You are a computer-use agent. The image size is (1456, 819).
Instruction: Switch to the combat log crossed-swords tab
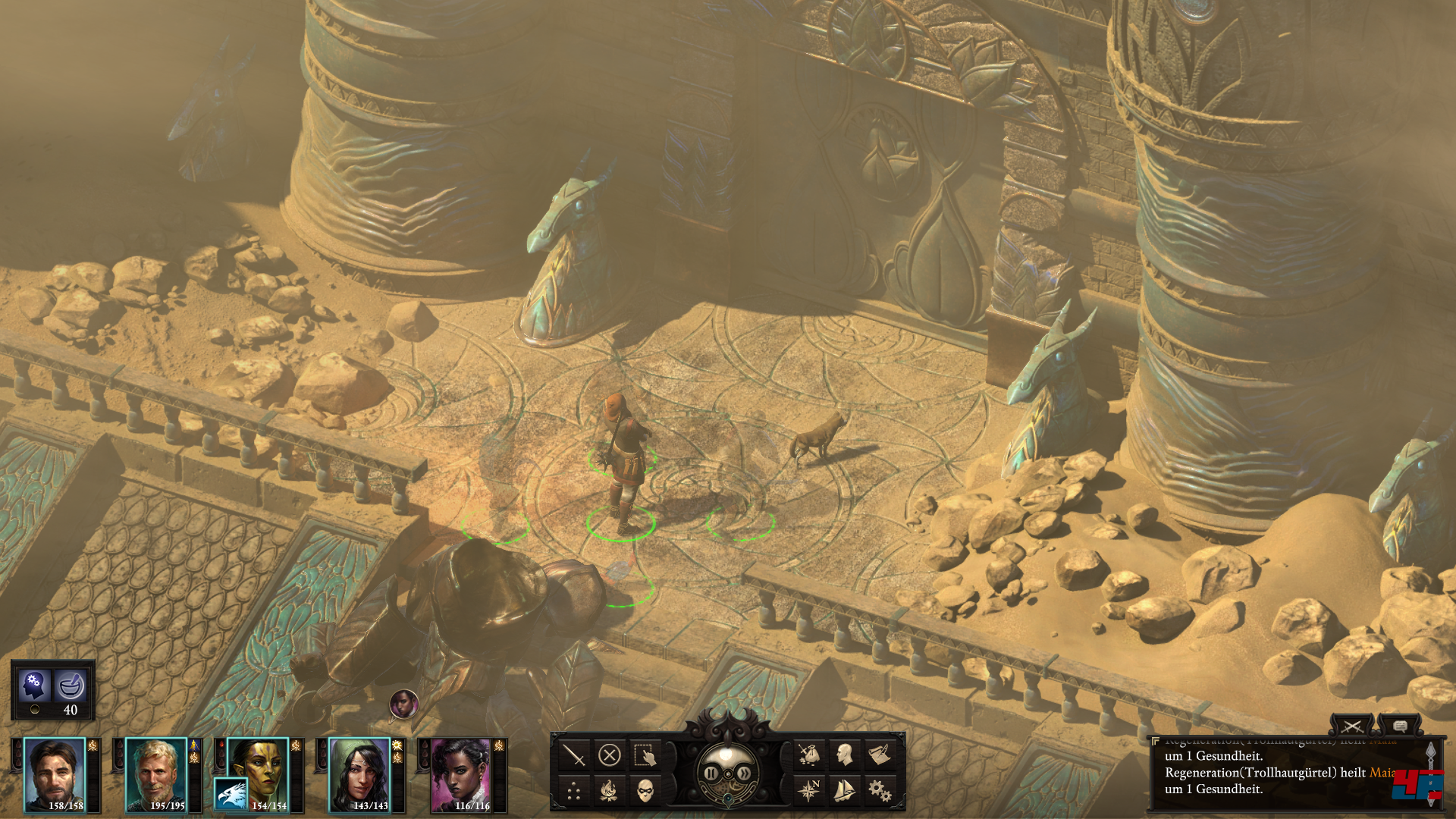pos(1351,726)
